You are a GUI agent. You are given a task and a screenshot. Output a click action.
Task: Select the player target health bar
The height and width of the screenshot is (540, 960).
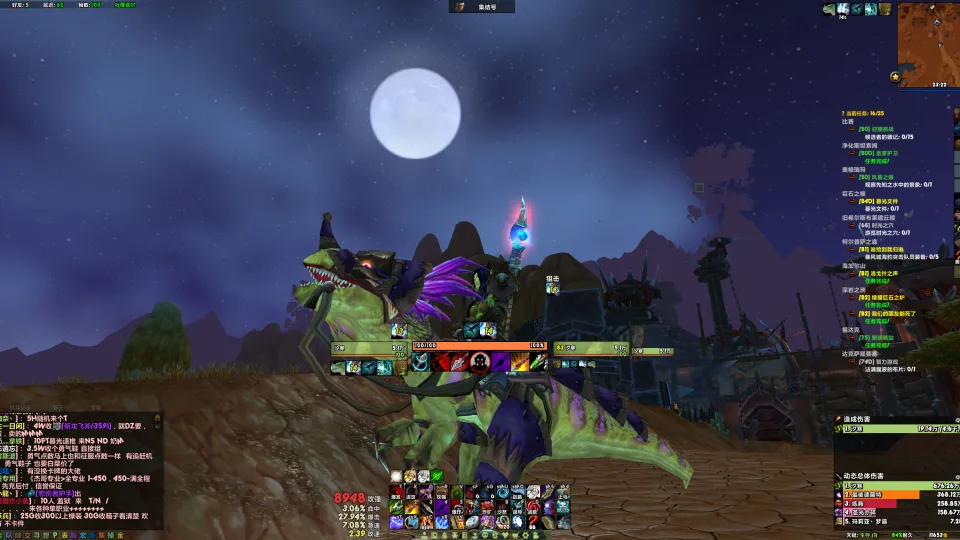pyautogui.click(x=479, y=345)
